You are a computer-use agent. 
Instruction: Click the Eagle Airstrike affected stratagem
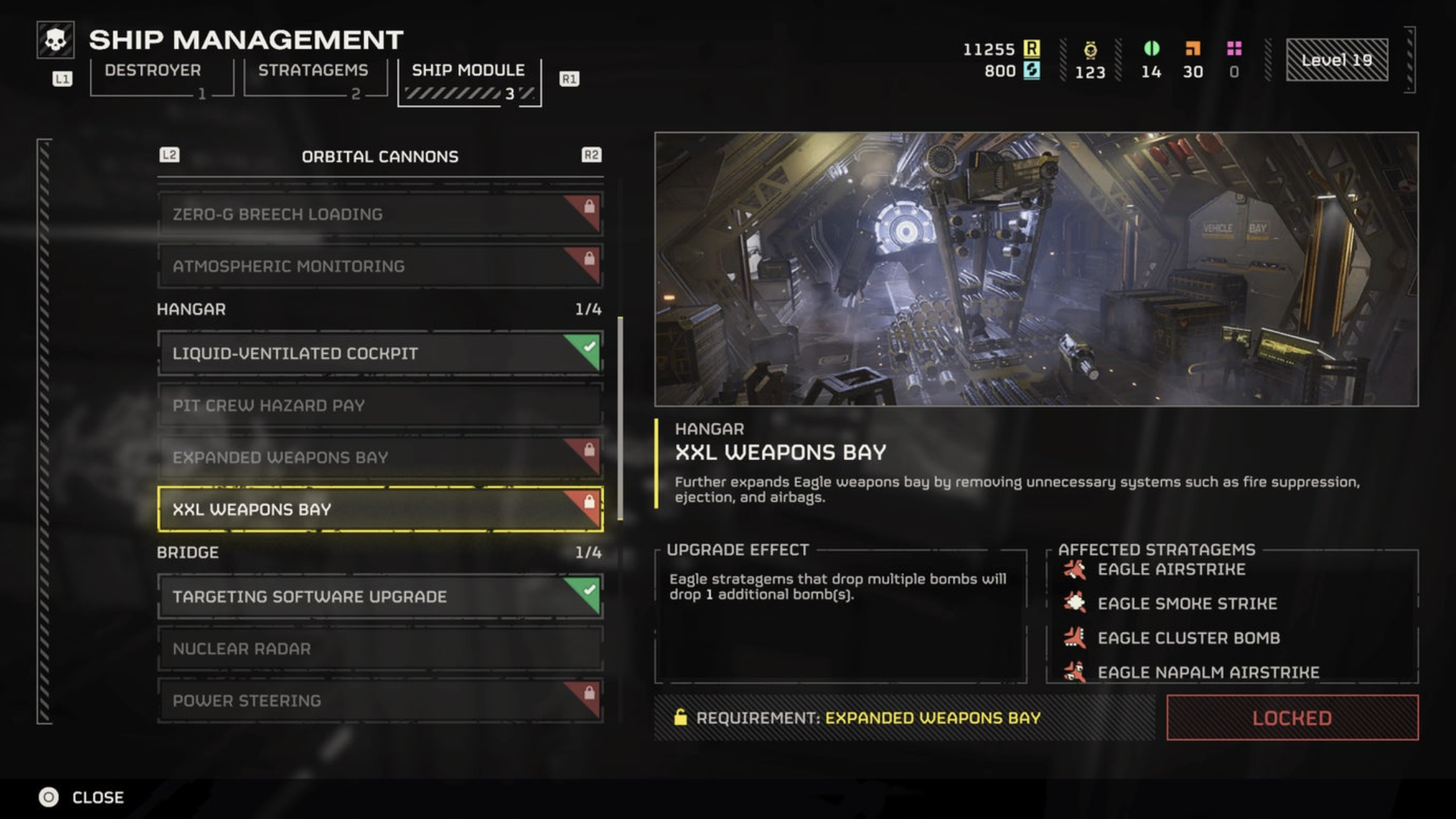pyautogui.click(x=1170, y=570)
